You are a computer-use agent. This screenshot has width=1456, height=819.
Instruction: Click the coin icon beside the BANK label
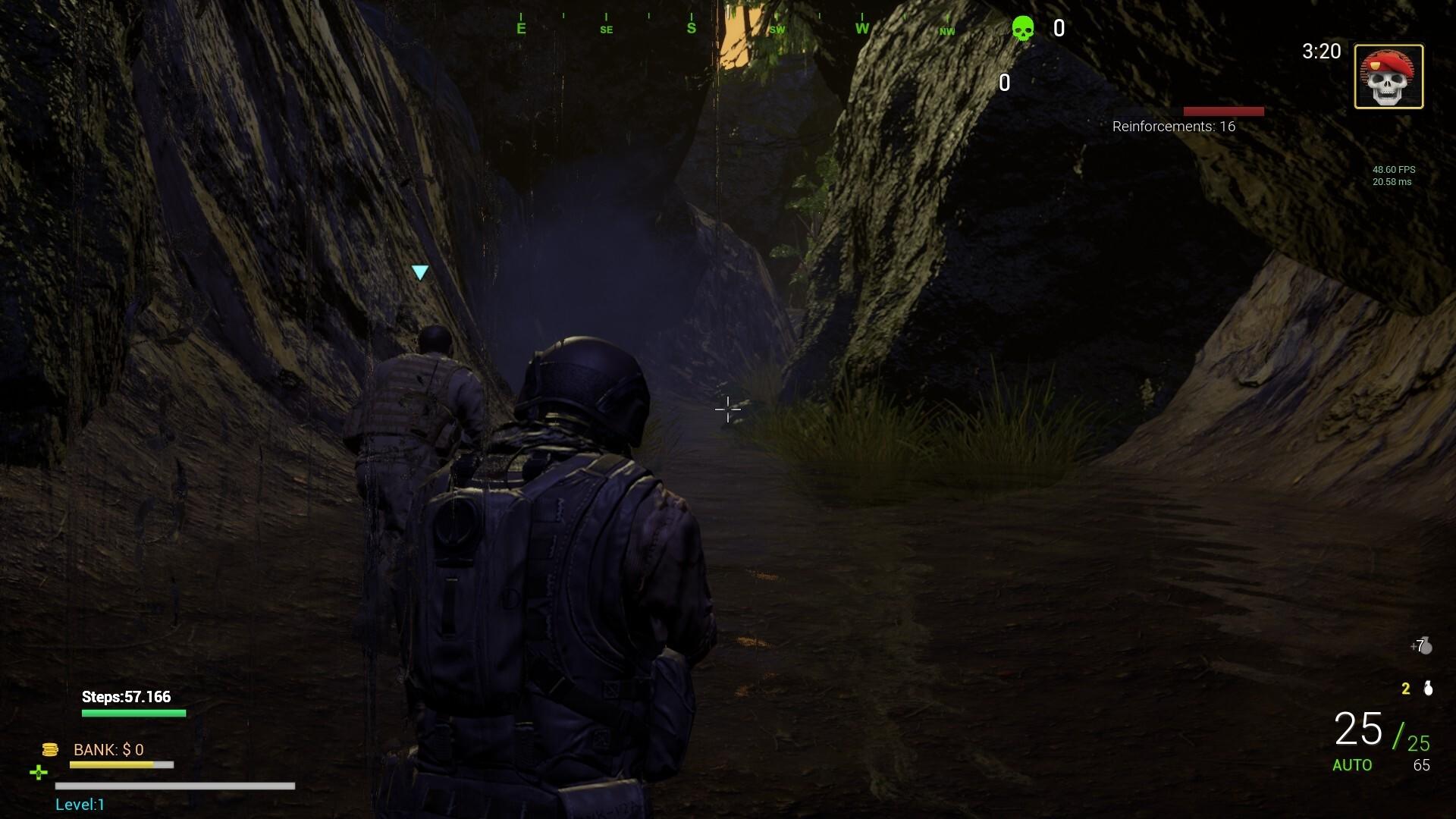tap(50, 749)
